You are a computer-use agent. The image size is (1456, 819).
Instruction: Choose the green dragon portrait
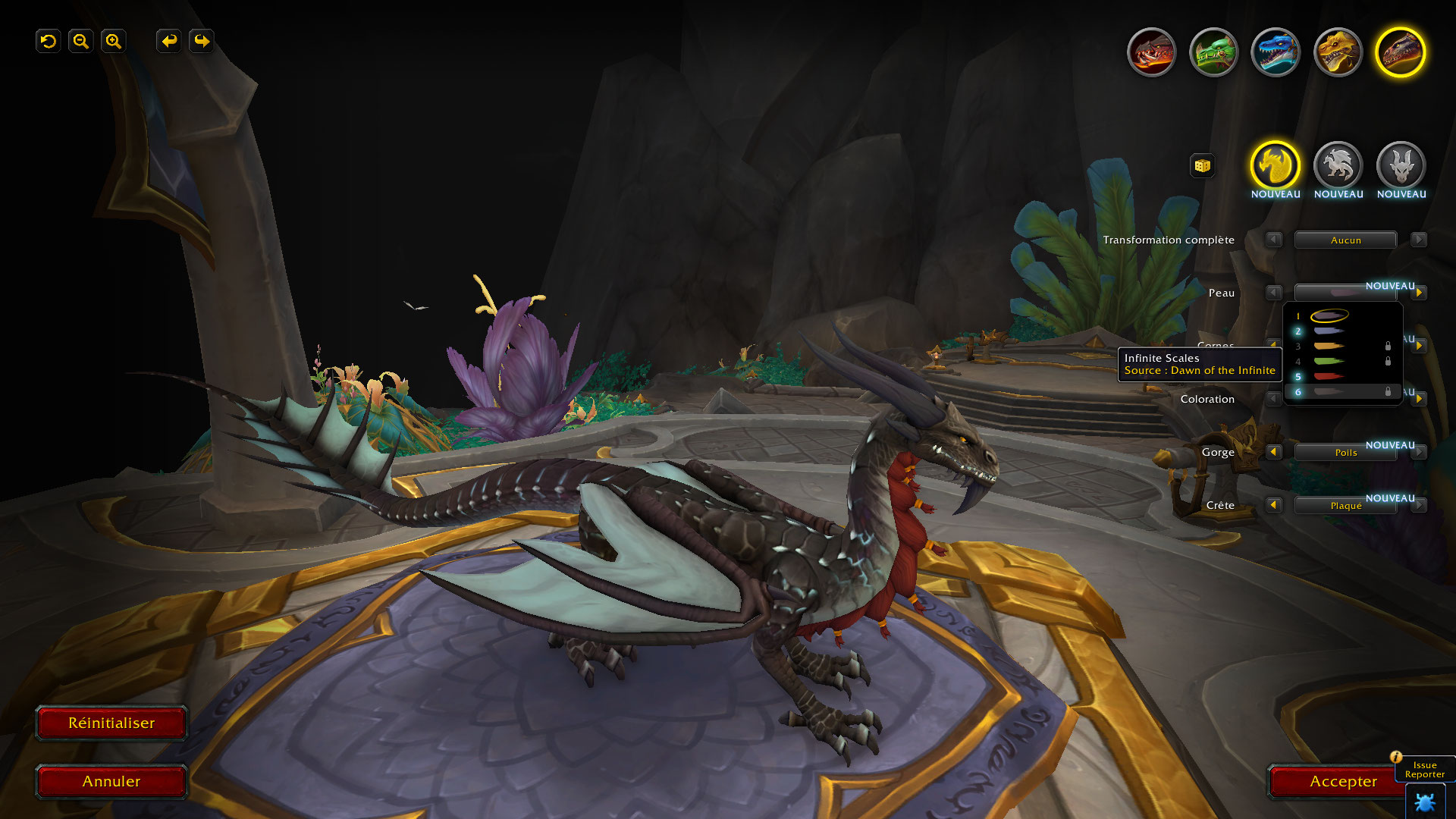click(x=1213, y=52)
